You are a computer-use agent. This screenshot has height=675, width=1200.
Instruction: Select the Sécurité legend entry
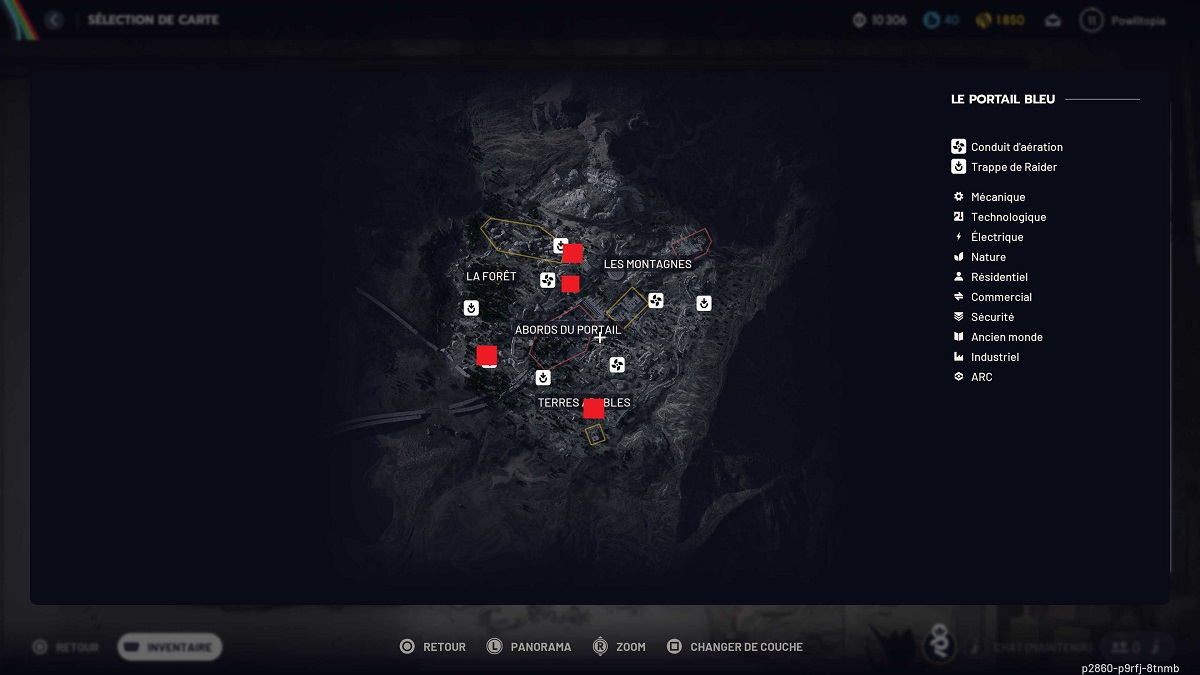[991, 317]
